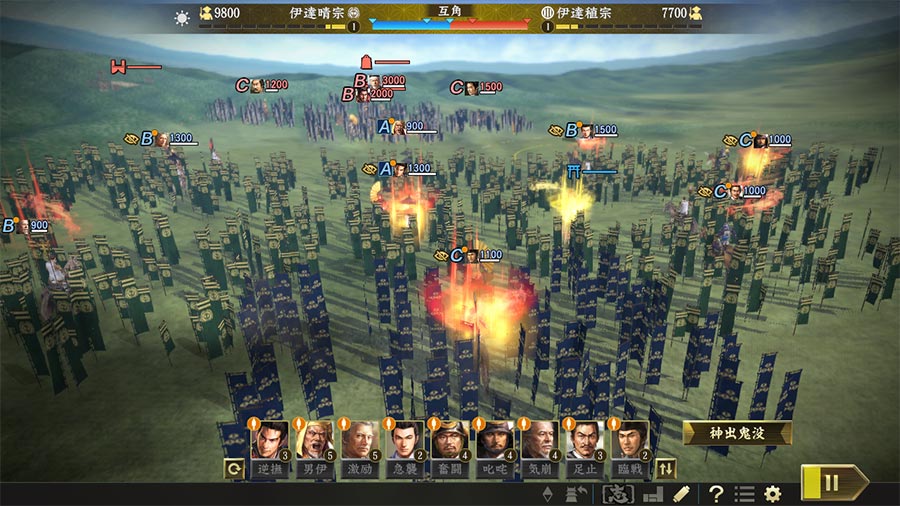Click the refresh arrow button beside tactic cards
Image resolution: width=900 pixels, height=506 pixels.
pos(235,468)
